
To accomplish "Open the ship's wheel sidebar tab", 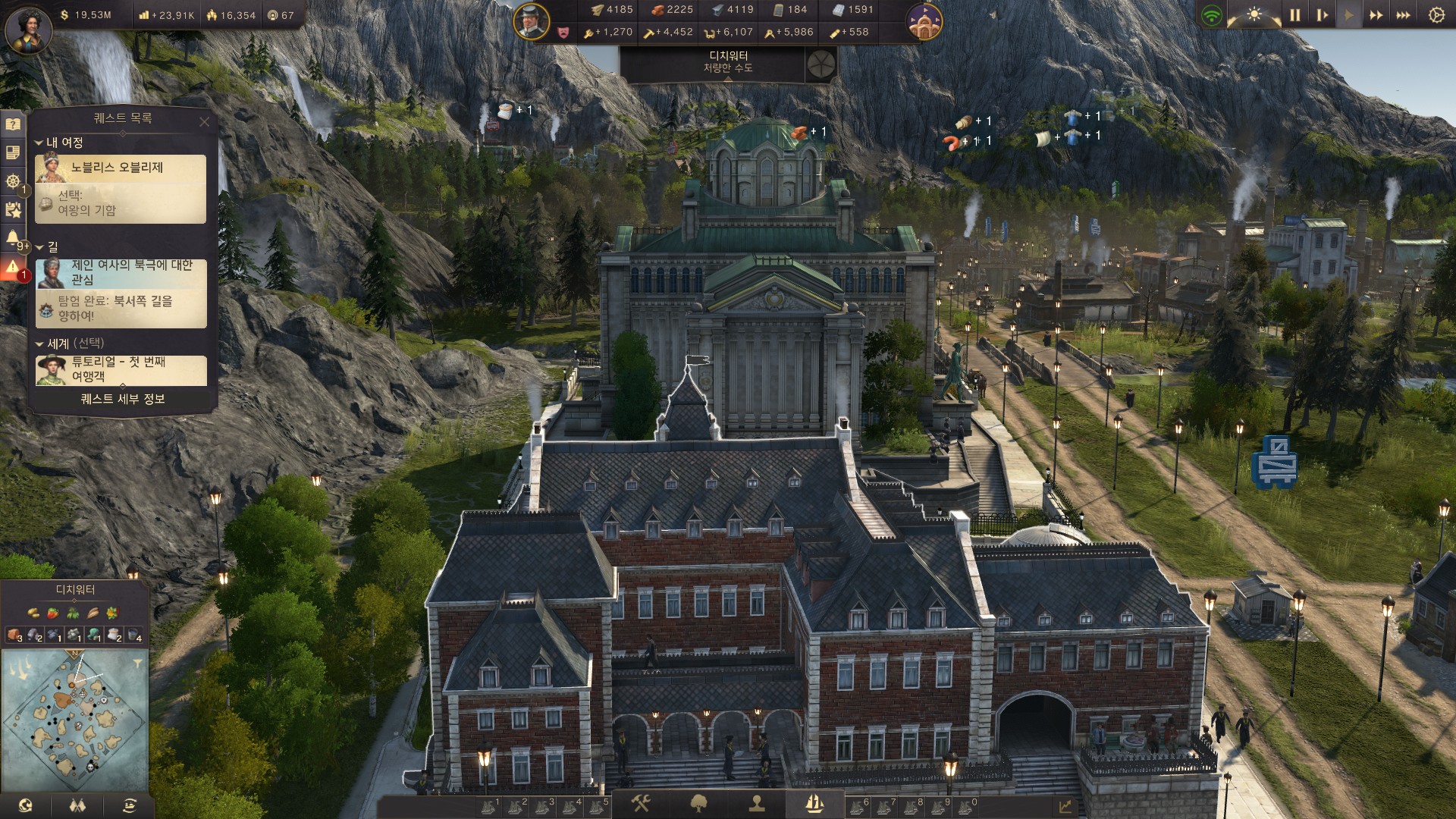I will point(13,181).
